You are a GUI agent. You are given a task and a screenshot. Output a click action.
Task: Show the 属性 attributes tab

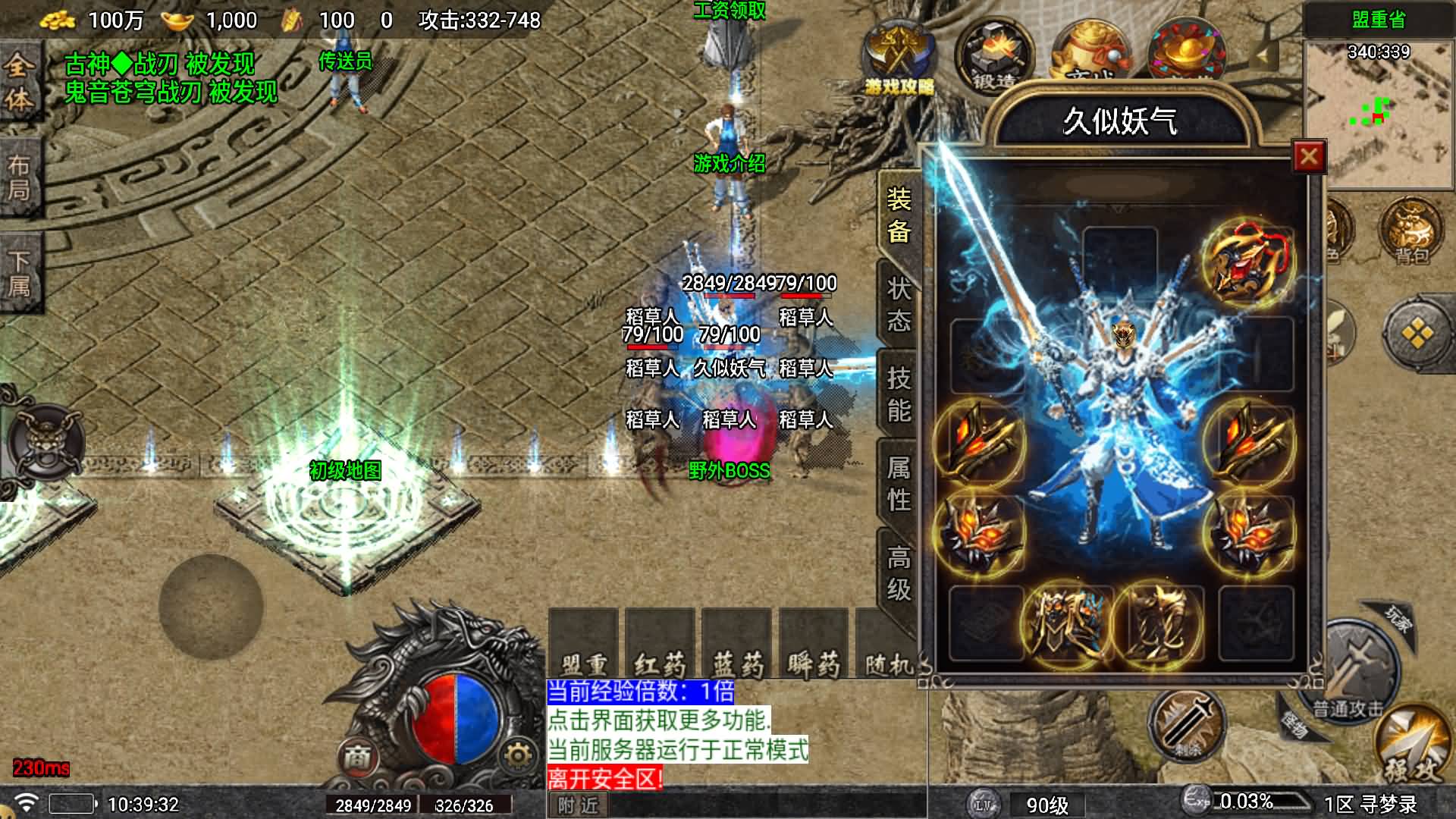coord(899,483)
